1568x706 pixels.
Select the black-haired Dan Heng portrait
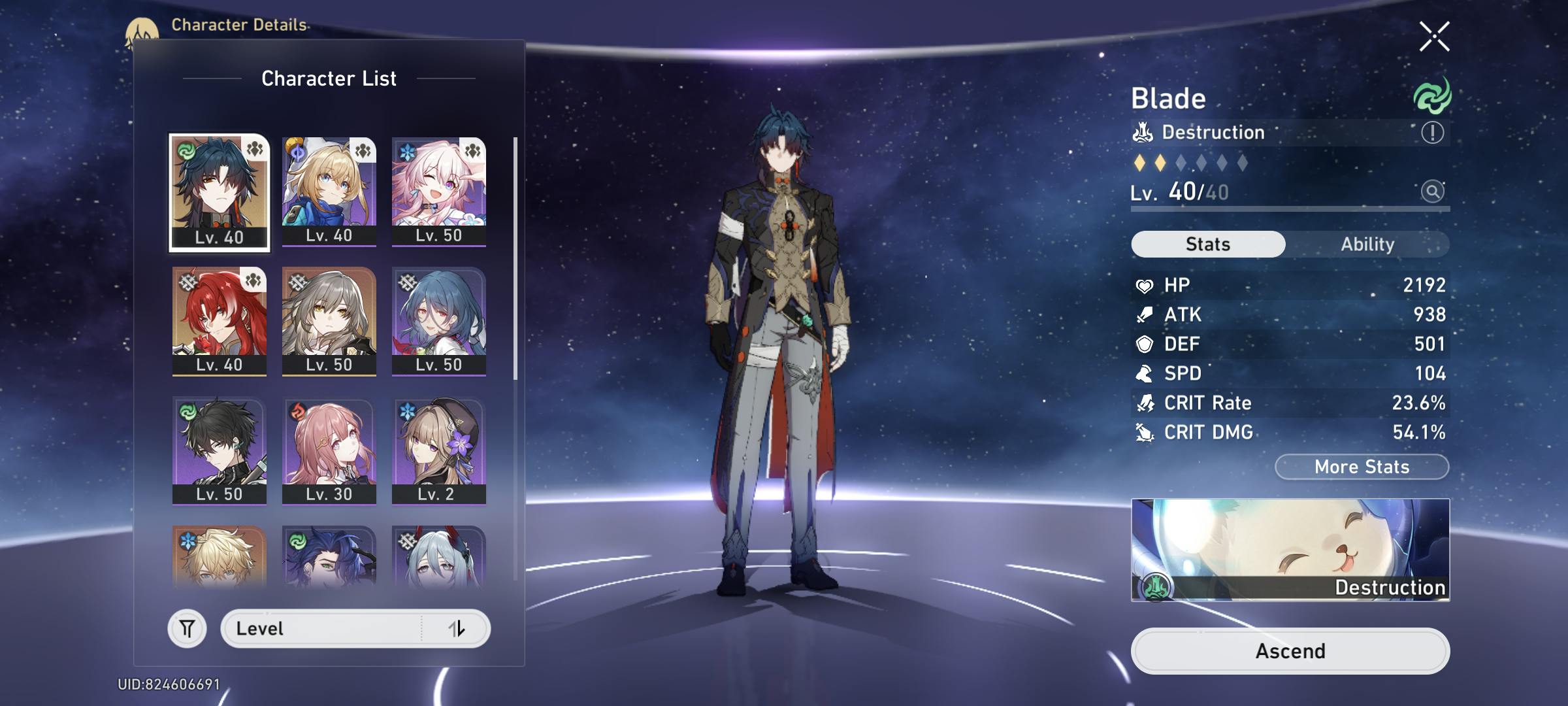[x=220, y=450]
